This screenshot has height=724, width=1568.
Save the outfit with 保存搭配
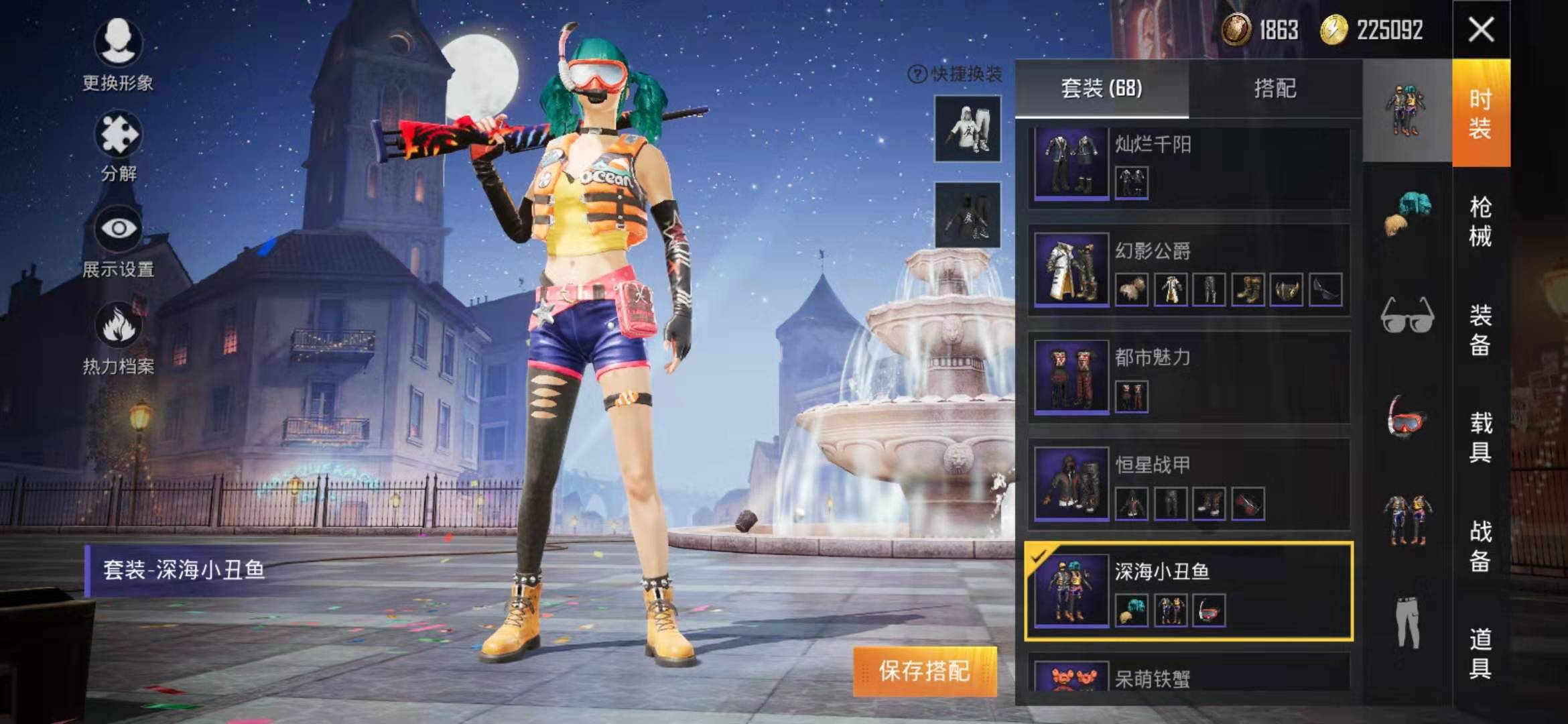pyautogui.click(x=925, y=671)
